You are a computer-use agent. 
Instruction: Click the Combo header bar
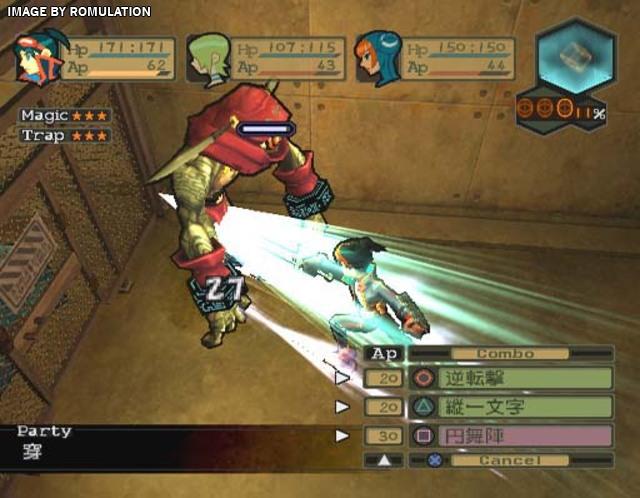pyautogui.click(x=505, y=353)
